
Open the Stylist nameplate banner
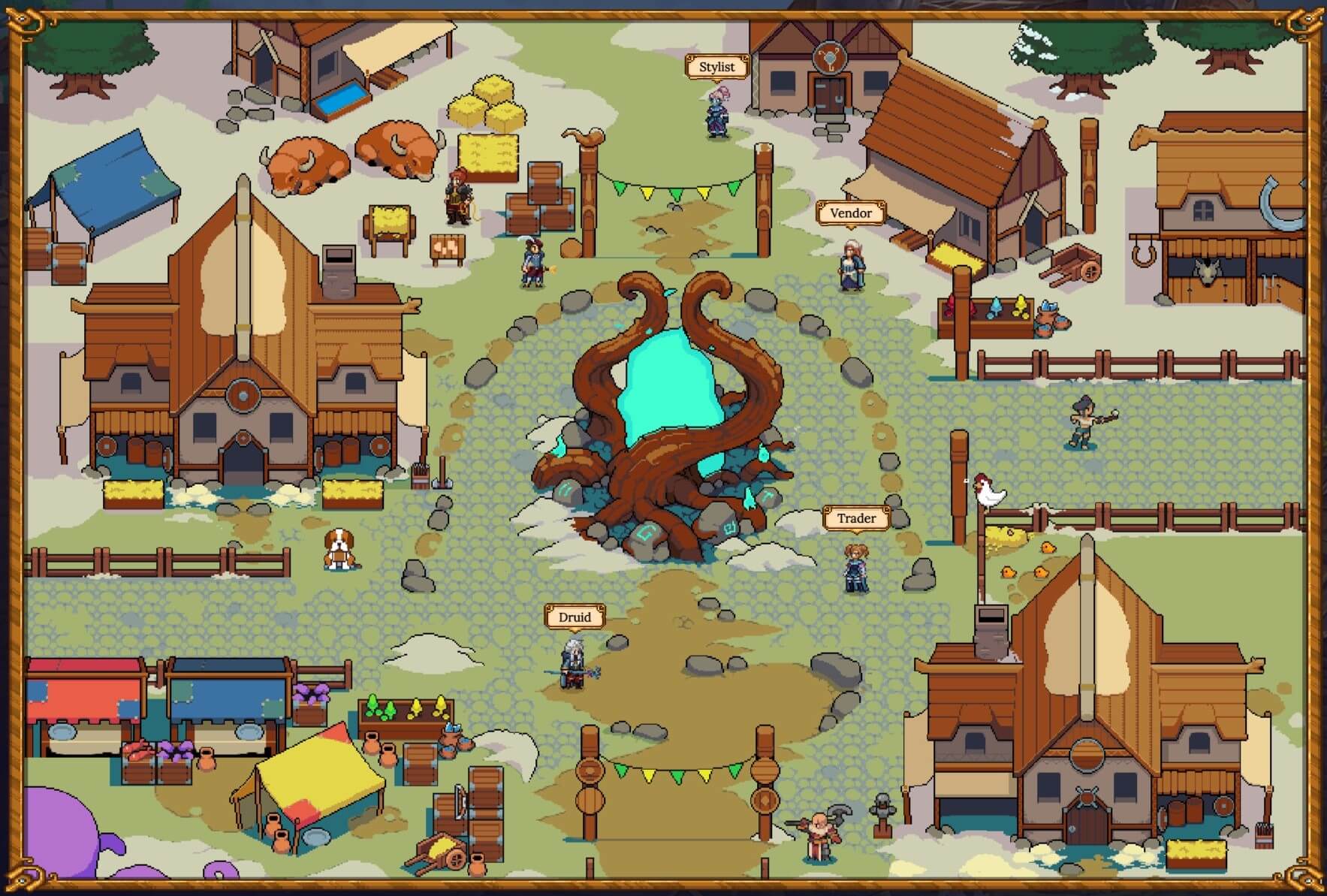click(716, 67)
